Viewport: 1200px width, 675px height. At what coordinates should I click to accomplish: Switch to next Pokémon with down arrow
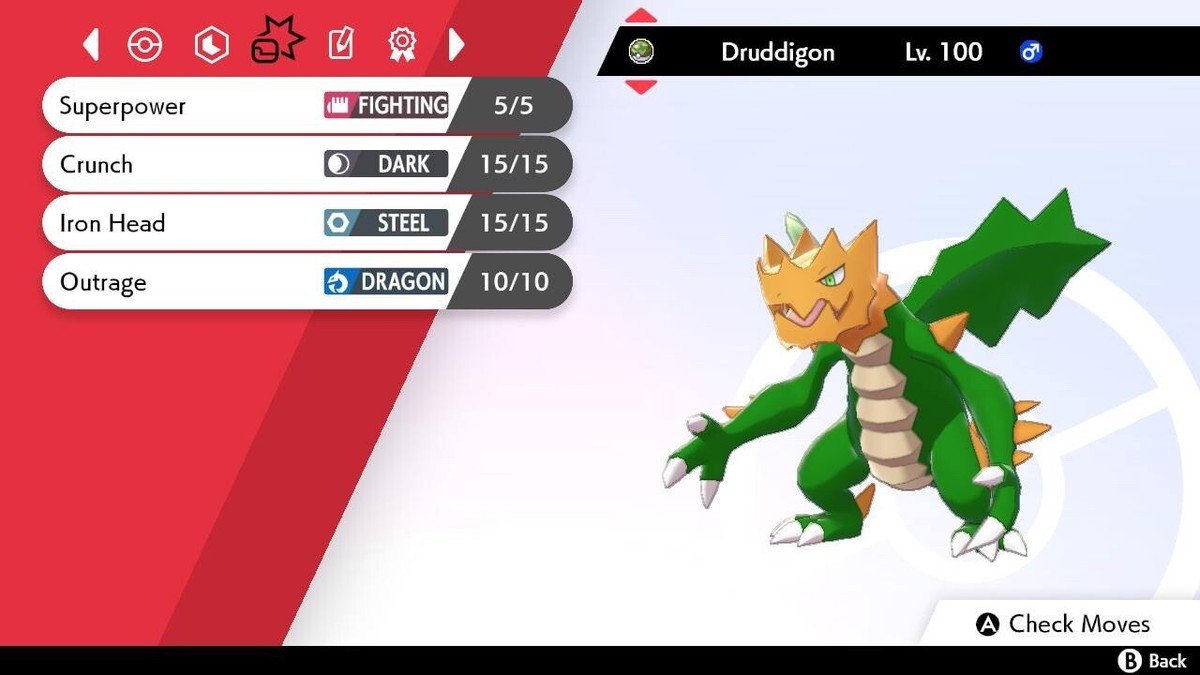click(641, 87)
